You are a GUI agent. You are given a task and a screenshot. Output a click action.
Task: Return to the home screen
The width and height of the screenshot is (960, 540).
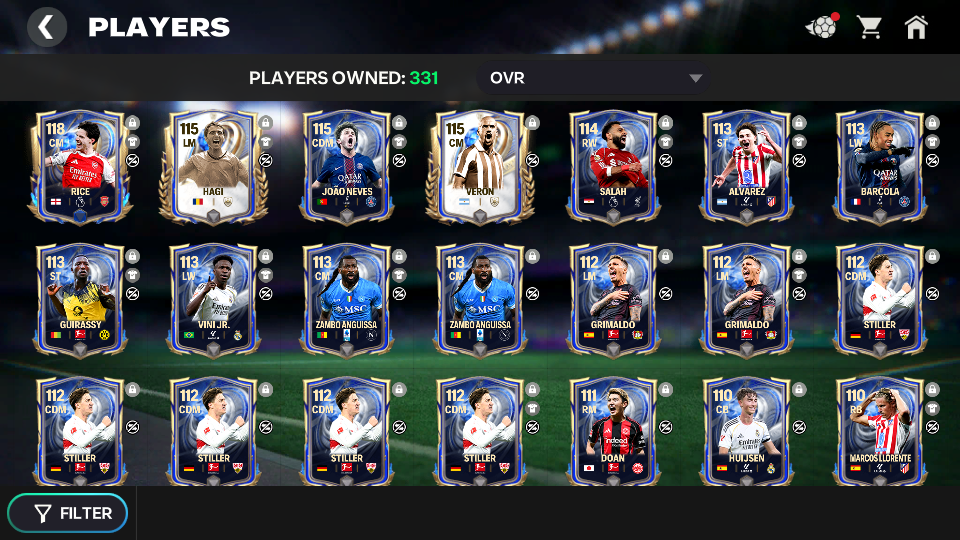click(916, 27)
